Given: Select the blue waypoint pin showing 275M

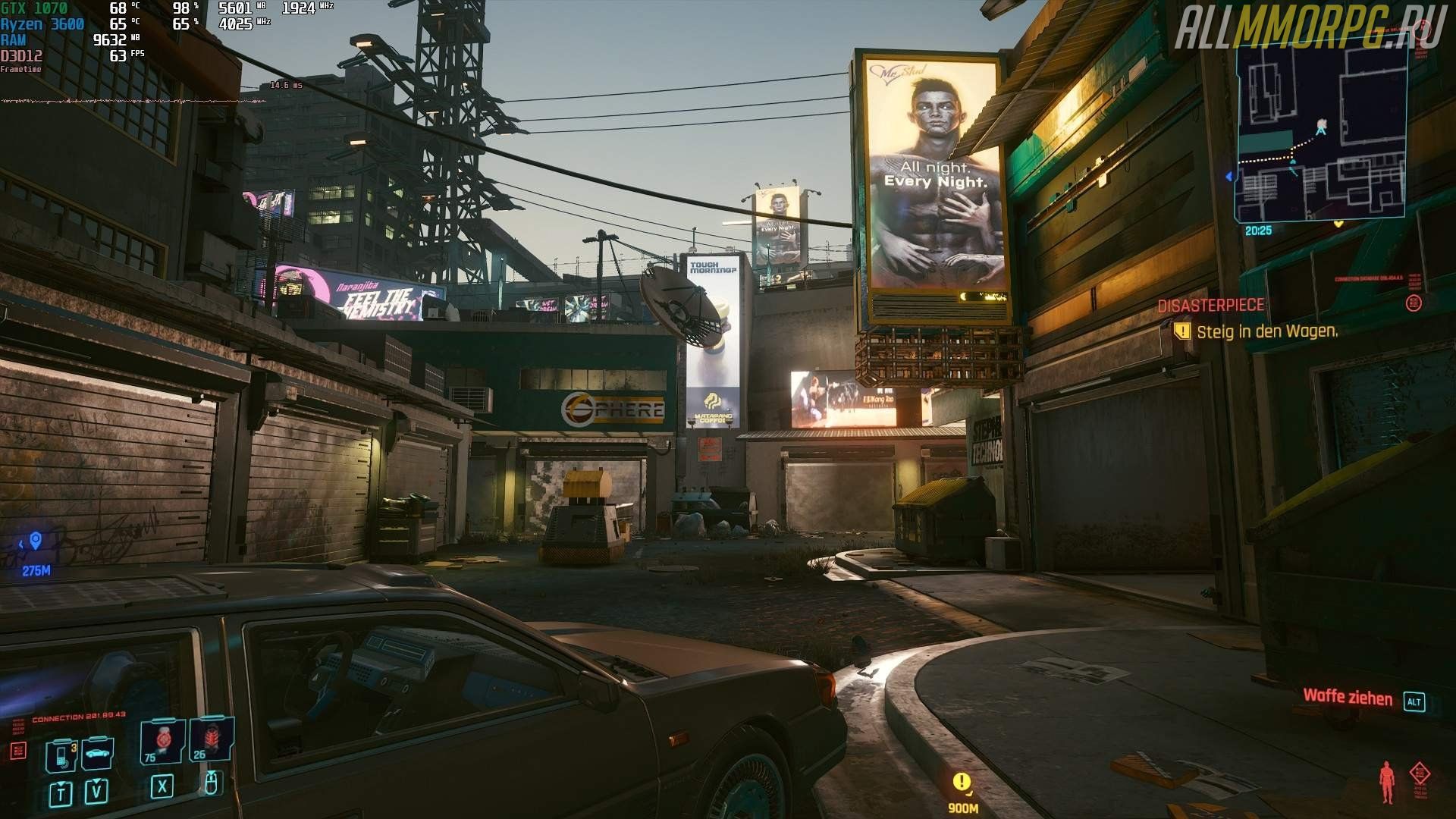Looking at the screenshot, I should click(x=35, y=541).
